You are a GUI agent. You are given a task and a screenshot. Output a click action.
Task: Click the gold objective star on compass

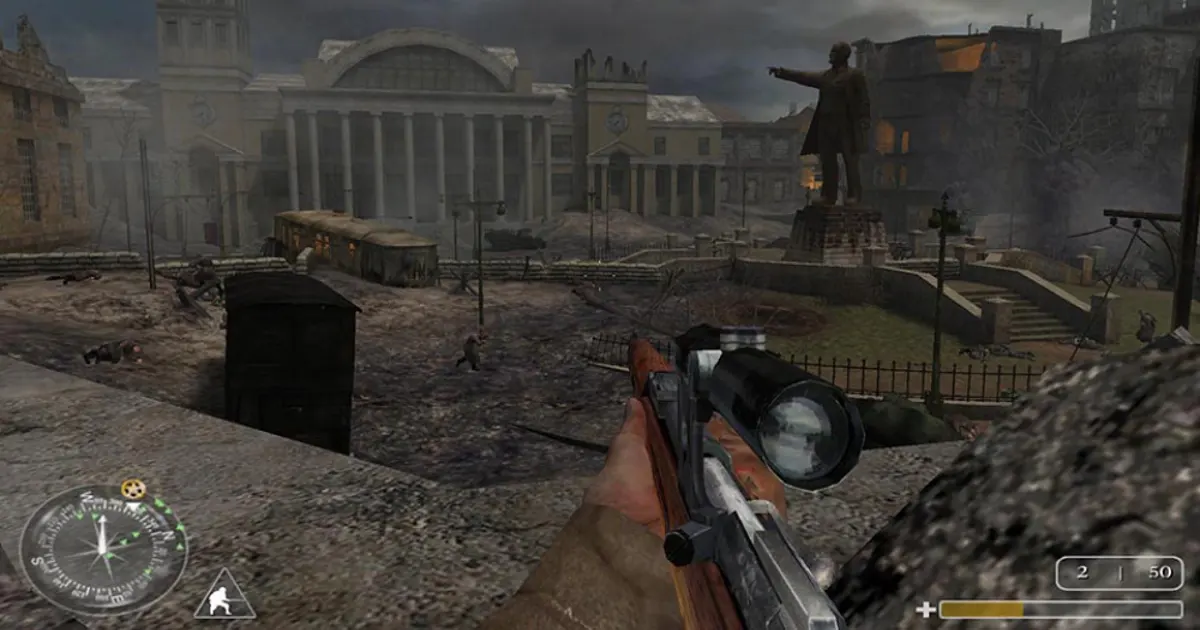(x=132, y=489)
